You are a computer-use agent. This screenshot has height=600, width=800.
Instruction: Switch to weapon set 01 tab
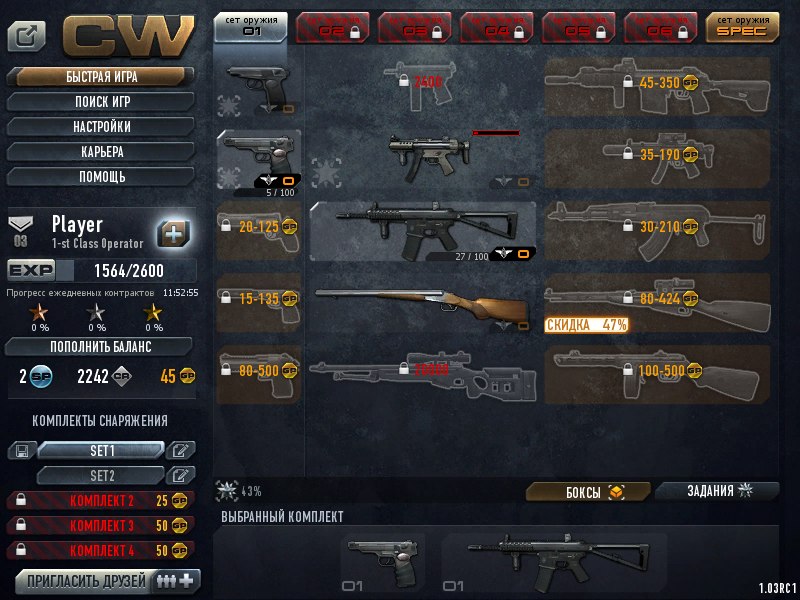(250, 25)
